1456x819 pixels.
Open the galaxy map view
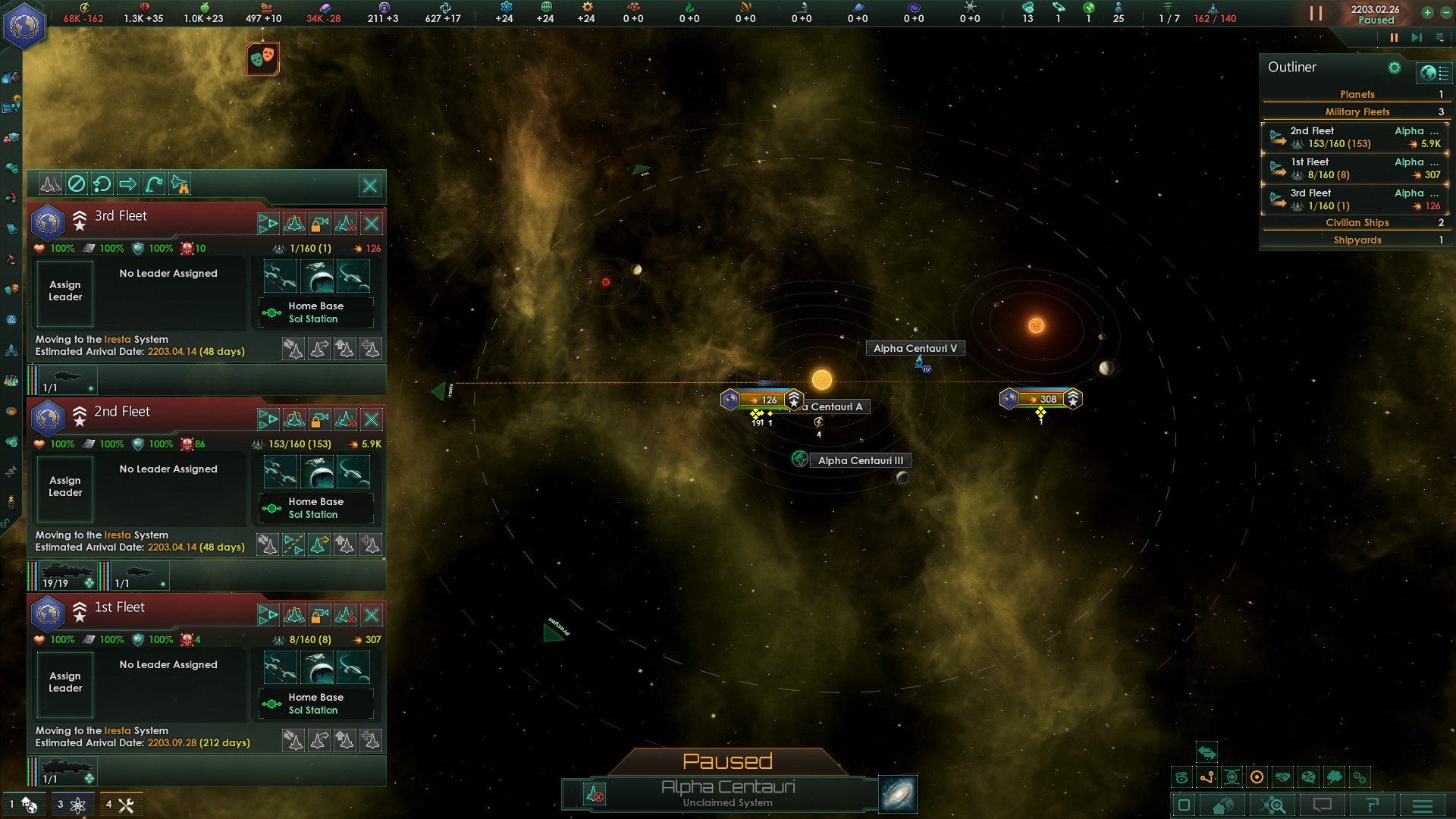[898, 794]
